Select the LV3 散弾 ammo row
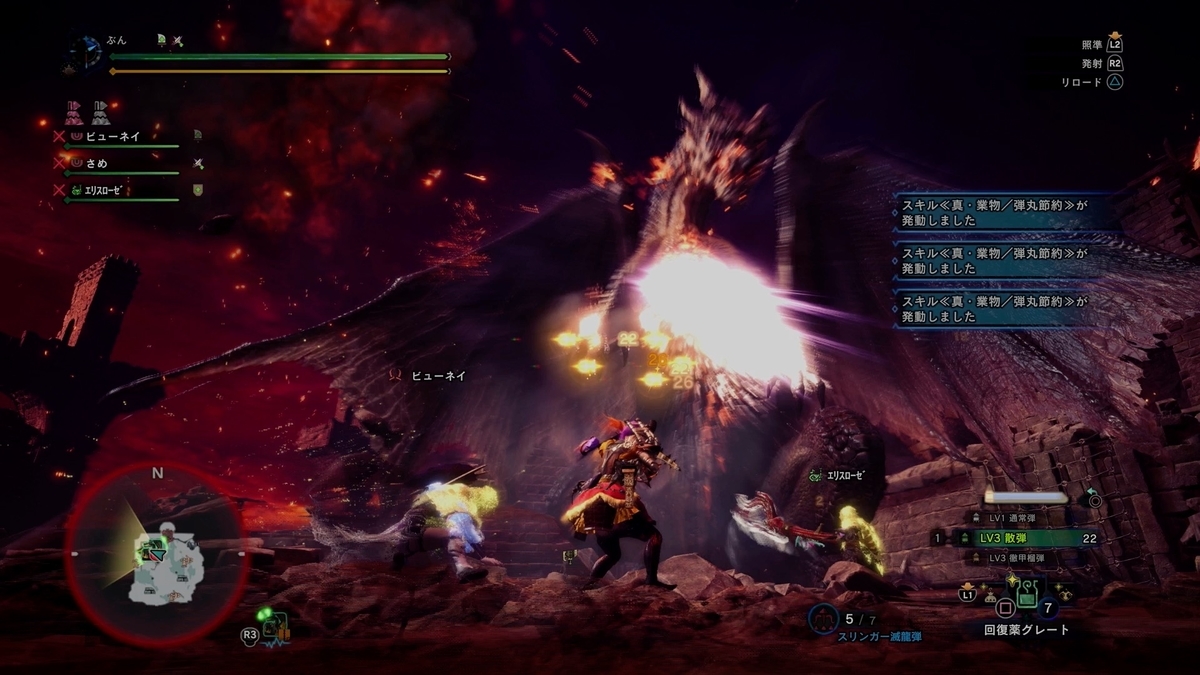The image size is (1200, 675). [x=1010, y=538]
